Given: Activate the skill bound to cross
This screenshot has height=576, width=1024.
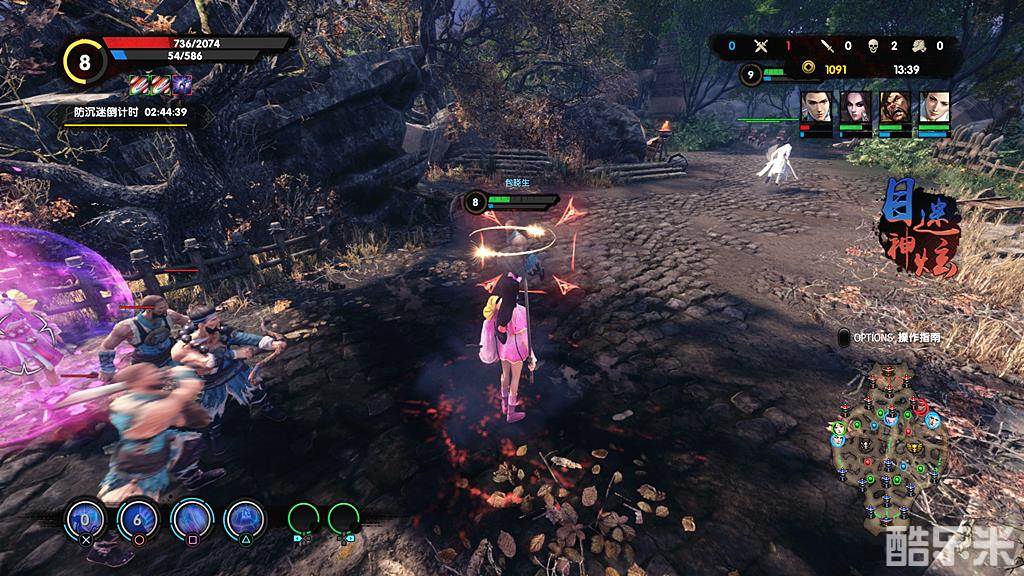Looking at the screenshot, I should (x=85, y=518).
